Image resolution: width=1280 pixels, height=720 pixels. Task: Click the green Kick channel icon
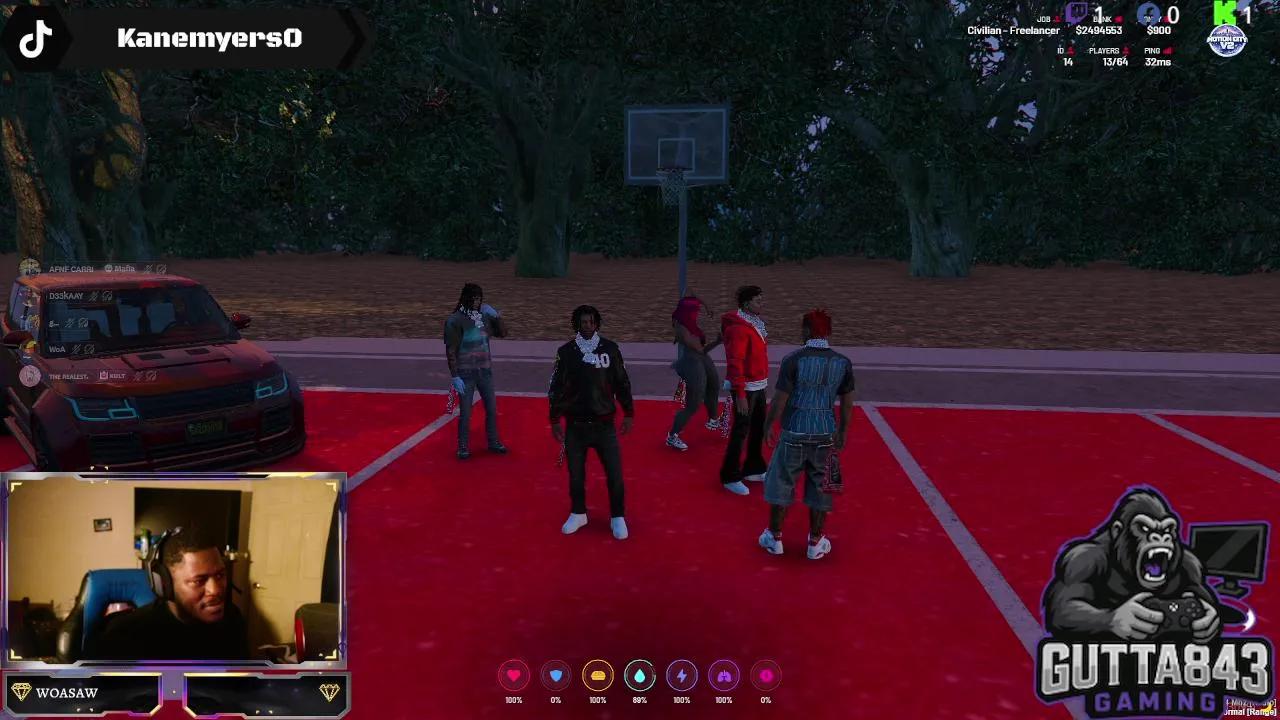[x=1225, y=13]
